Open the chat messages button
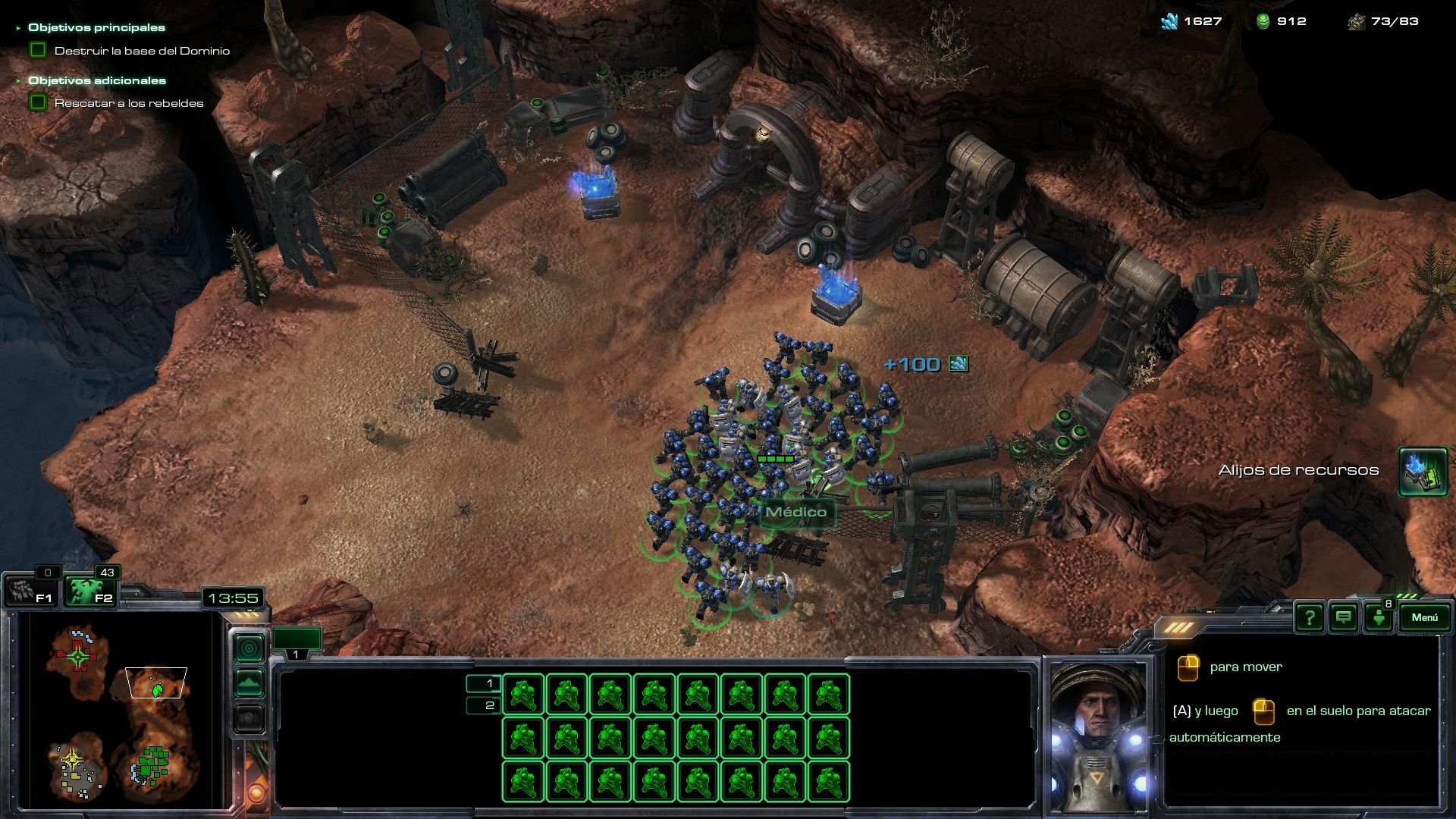The image size is (1456, 819). click(1344, 617)
